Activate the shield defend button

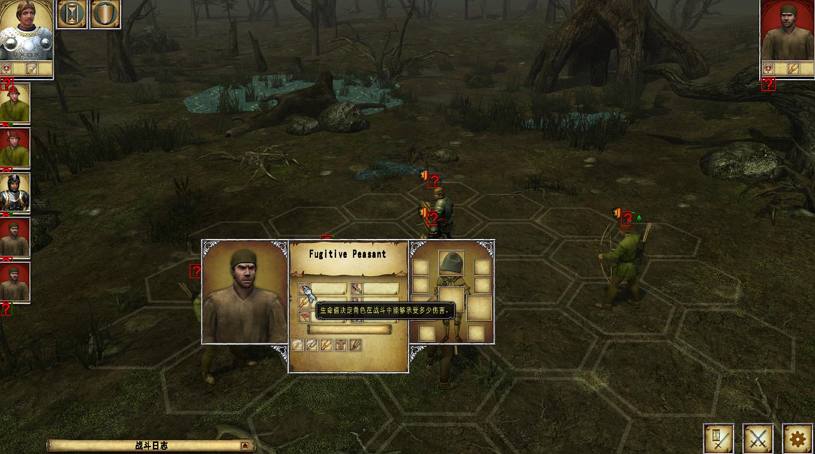point(105,14)
